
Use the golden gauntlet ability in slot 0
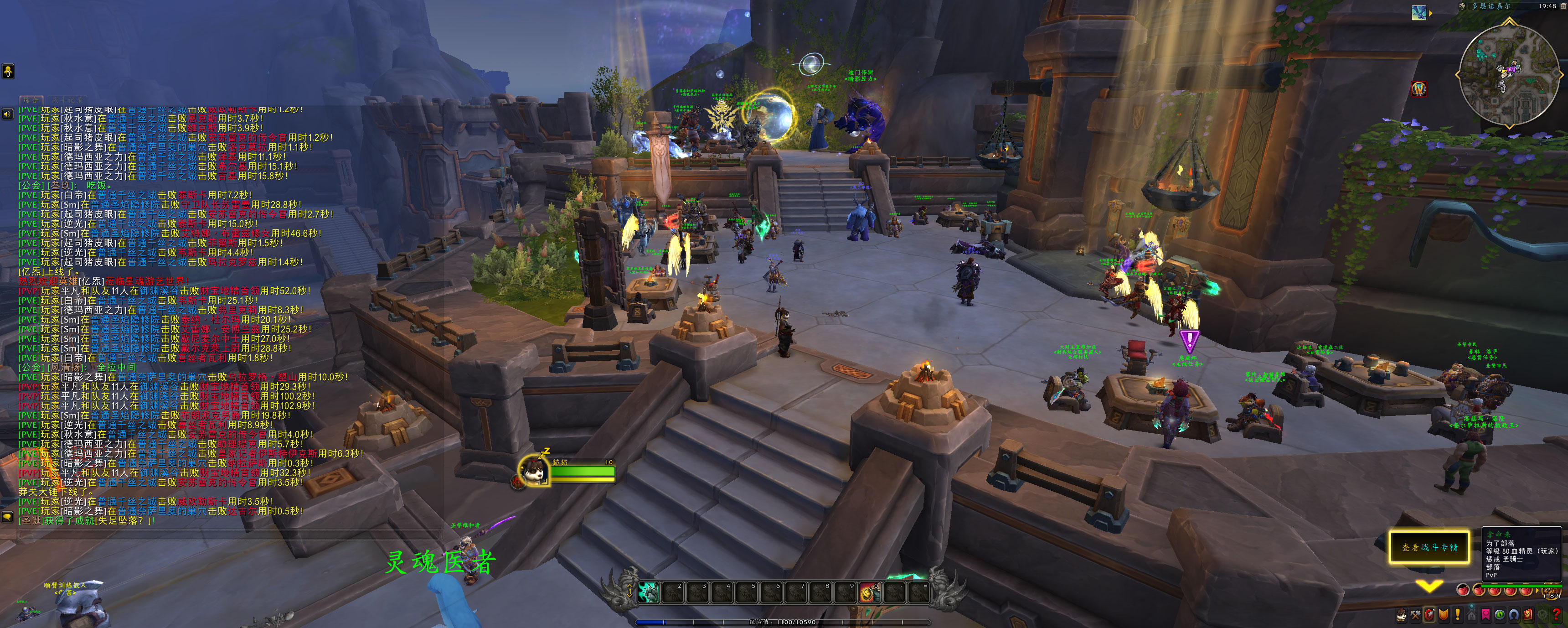[x=869, y=592]
